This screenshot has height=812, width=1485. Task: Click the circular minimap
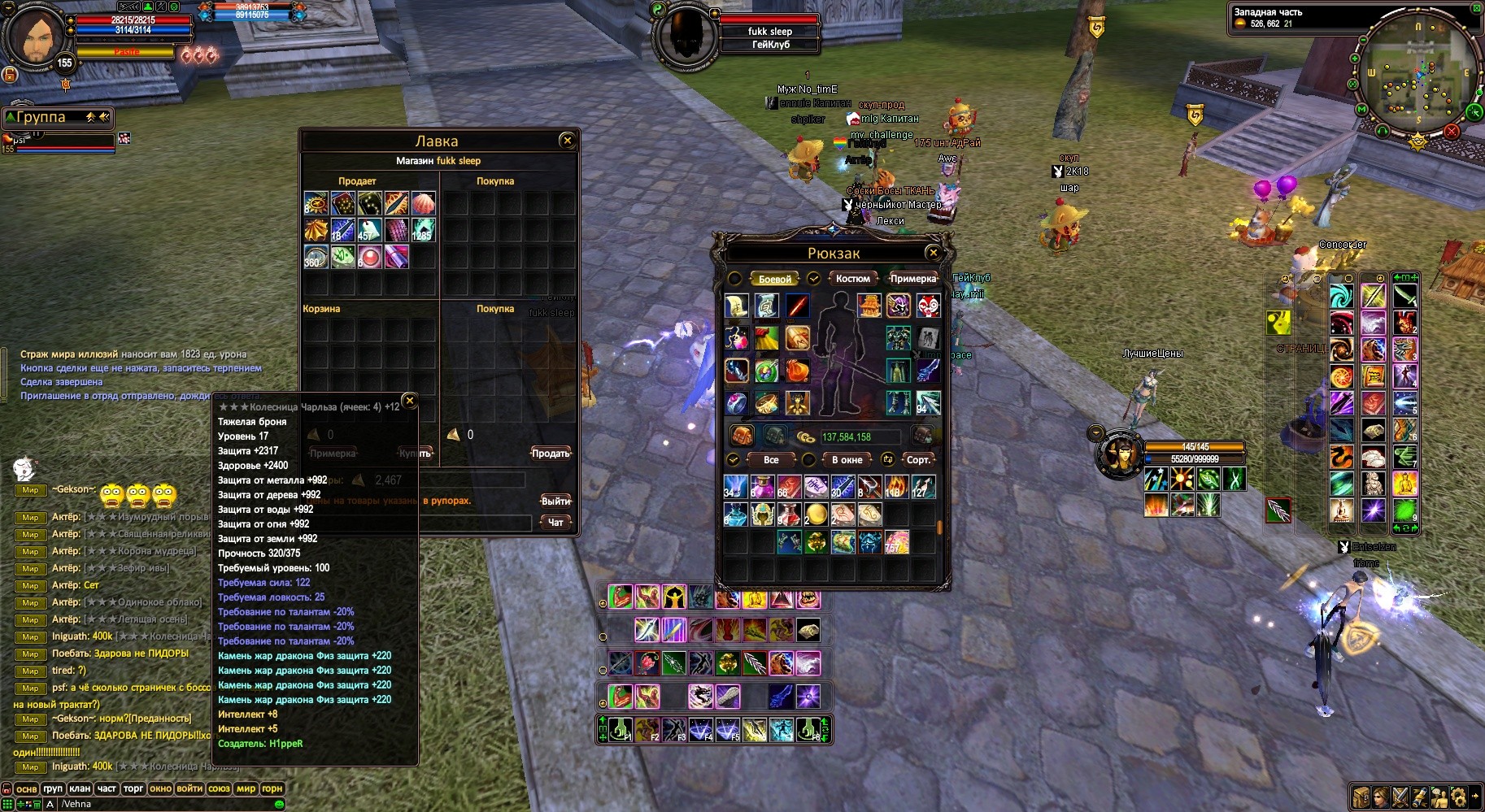(x=1418, y=80)
